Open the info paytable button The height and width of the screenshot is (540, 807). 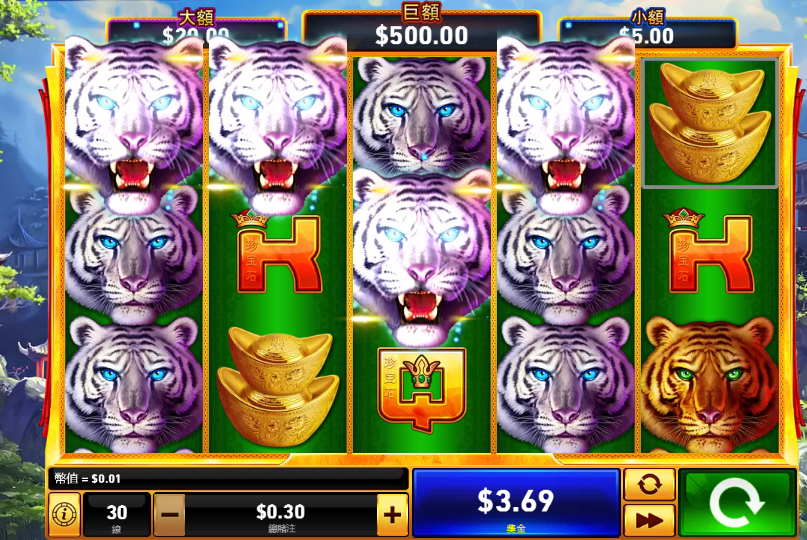pyautogui.click(x=64, y=514)
